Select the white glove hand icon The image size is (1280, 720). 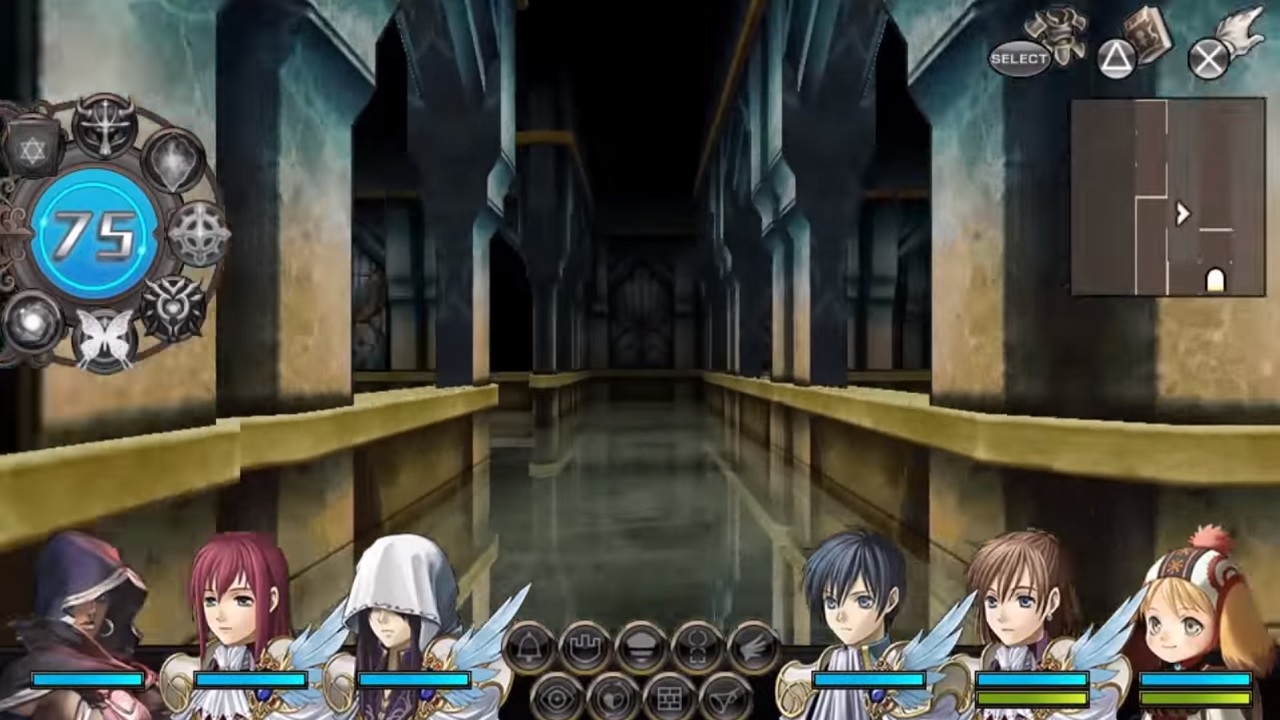1242,32
